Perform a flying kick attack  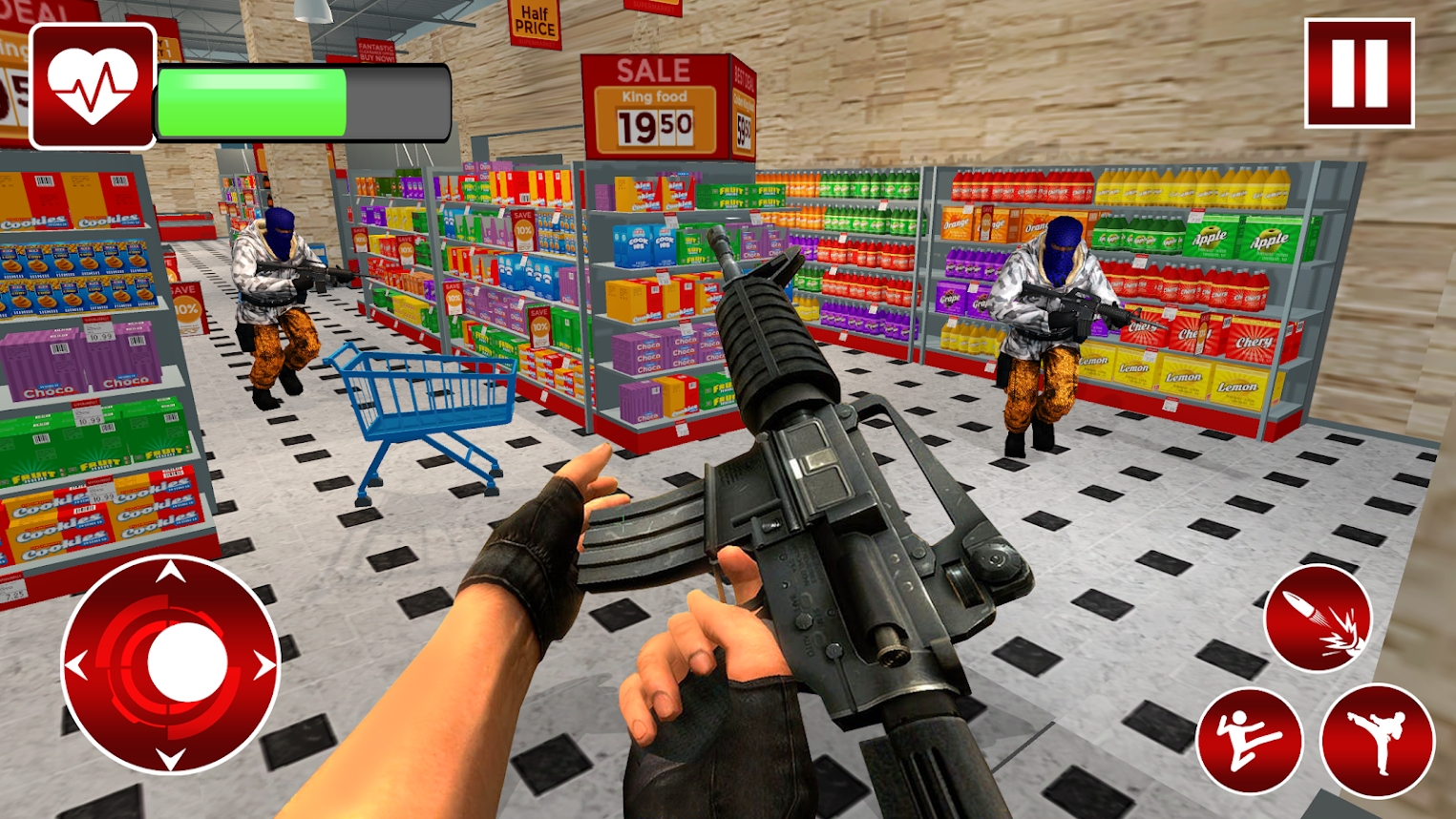point(1249,741)
